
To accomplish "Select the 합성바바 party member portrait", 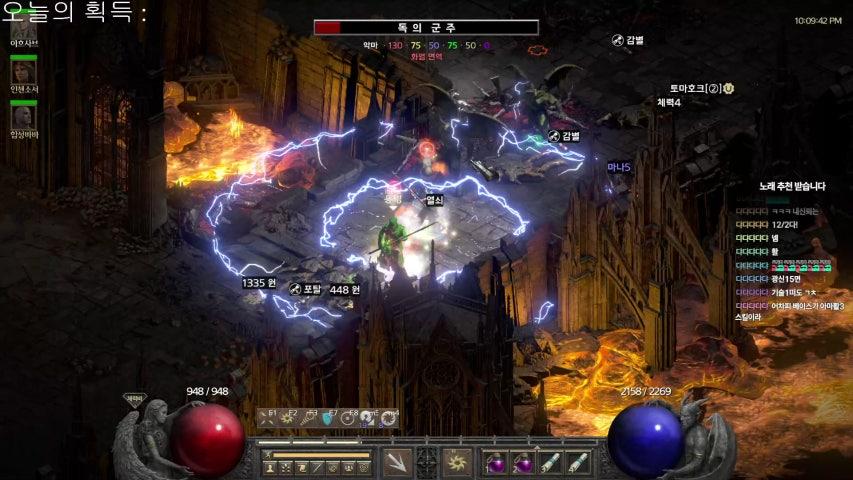I will tap(22, 116).
